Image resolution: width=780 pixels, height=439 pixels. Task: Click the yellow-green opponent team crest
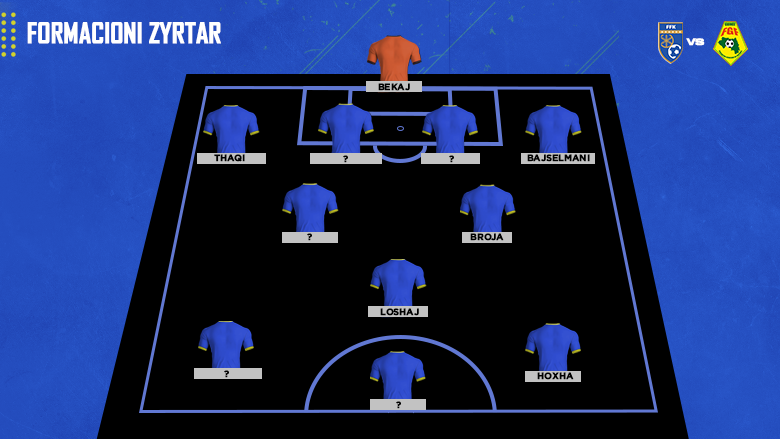730,42
